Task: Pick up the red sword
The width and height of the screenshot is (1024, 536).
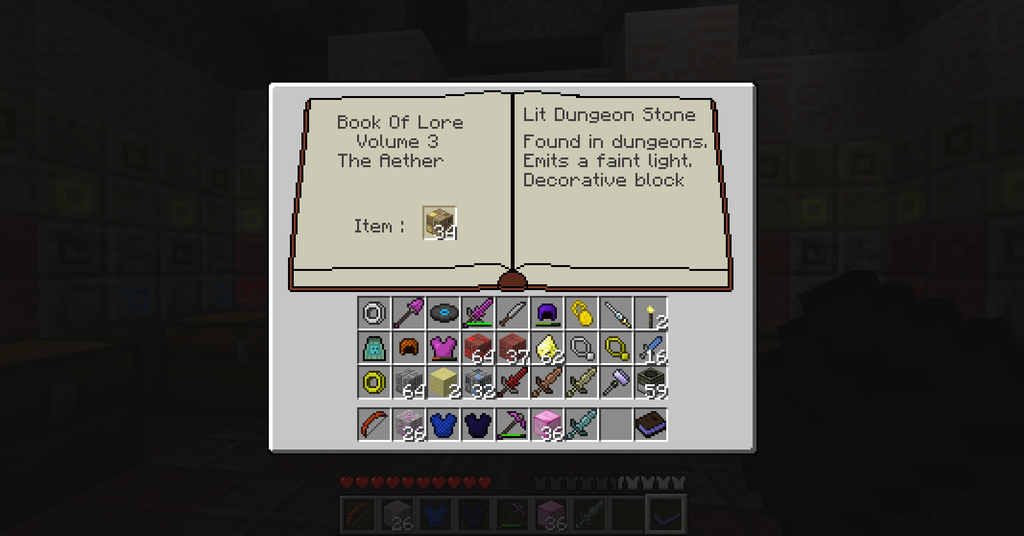Action: tap(512, 382)
